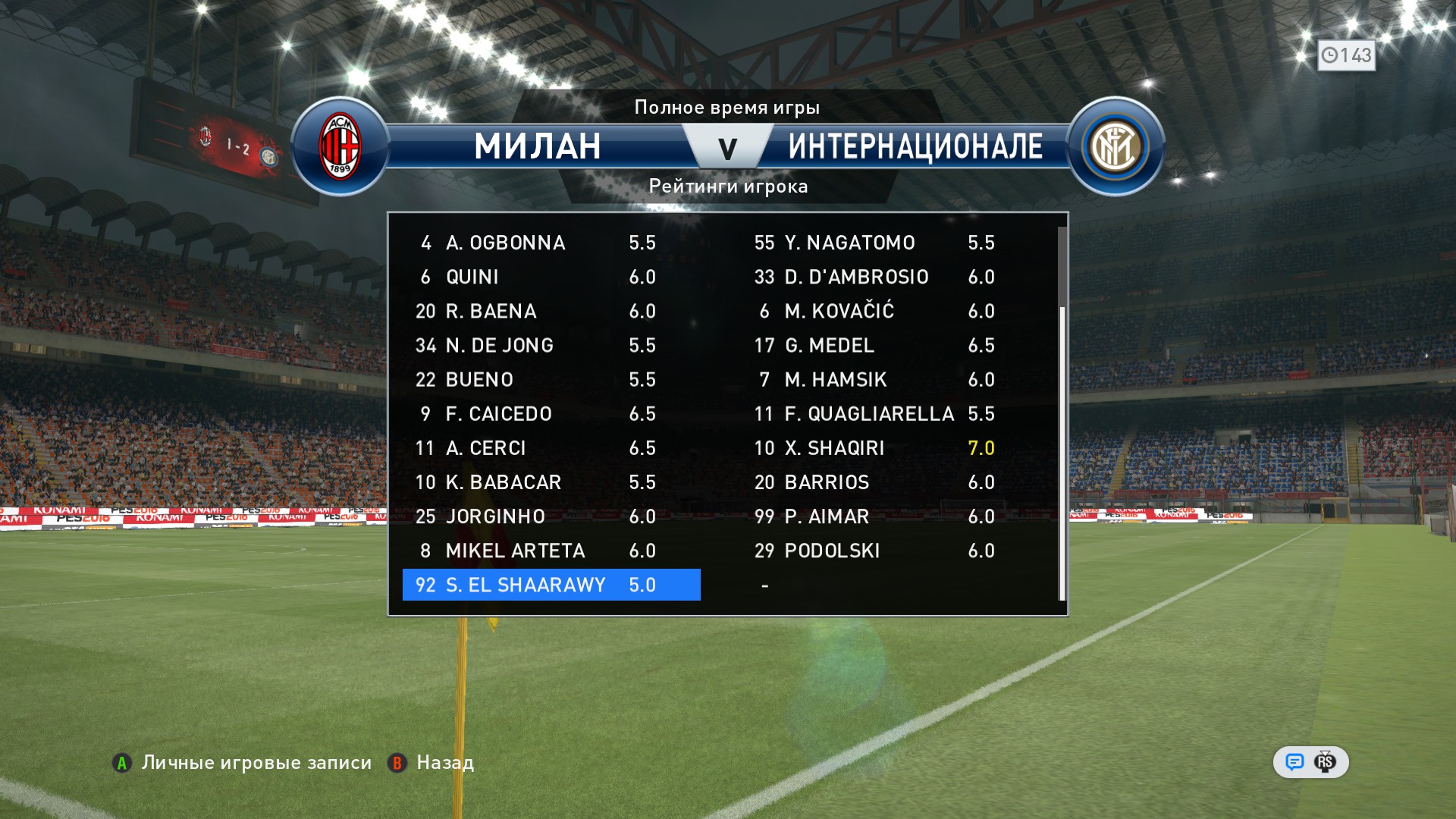Choose X. Shaqiri's top-rated row
This screenshot has width=1456, height=819.
tap(874, 448)
